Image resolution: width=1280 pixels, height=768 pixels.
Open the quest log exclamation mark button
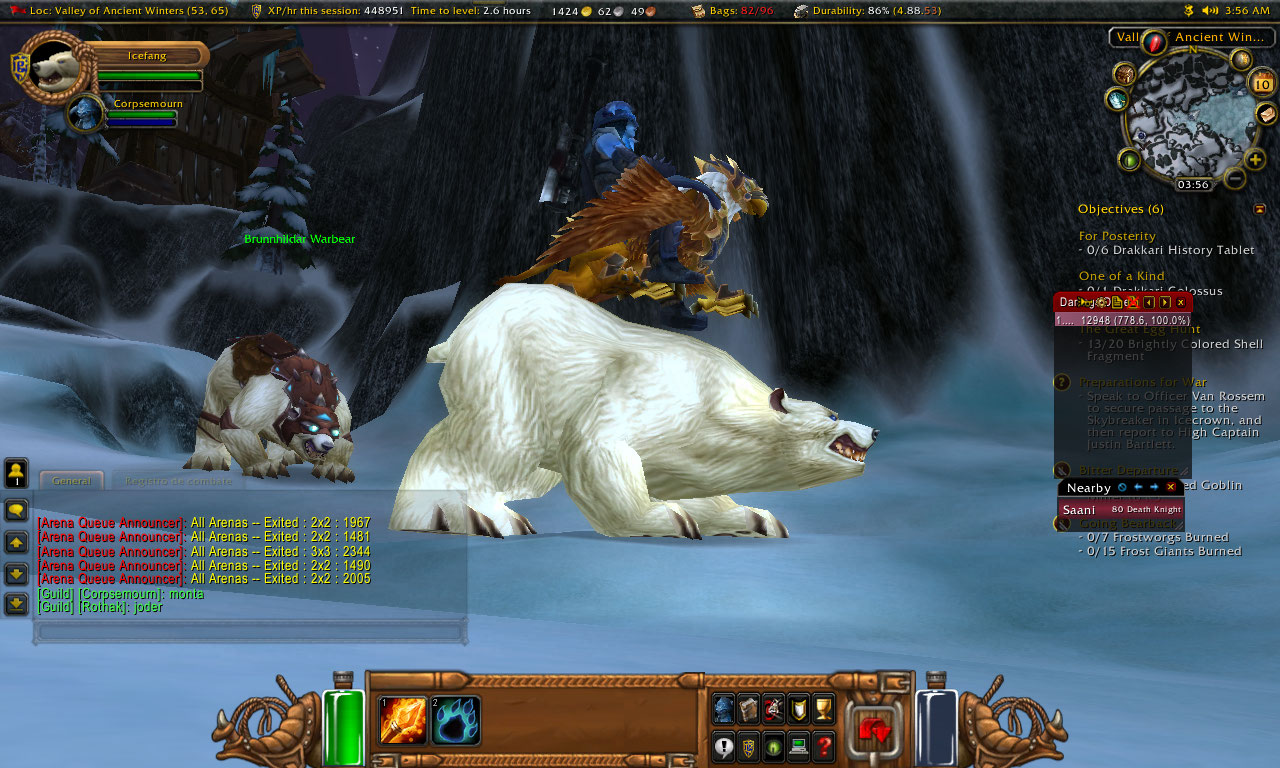[723, 746]
